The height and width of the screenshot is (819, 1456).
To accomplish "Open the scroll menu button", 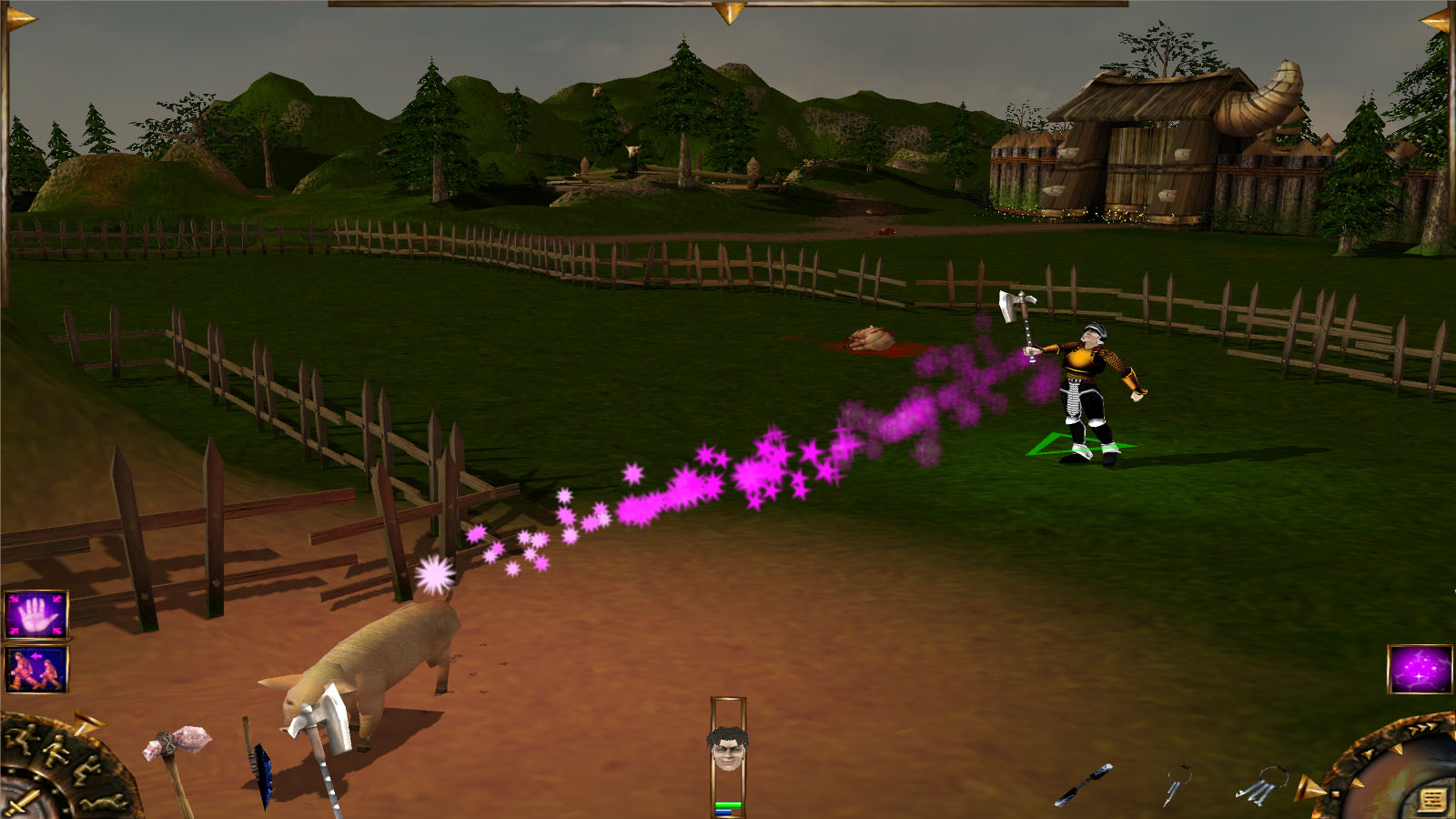I will coord(1431,800).
